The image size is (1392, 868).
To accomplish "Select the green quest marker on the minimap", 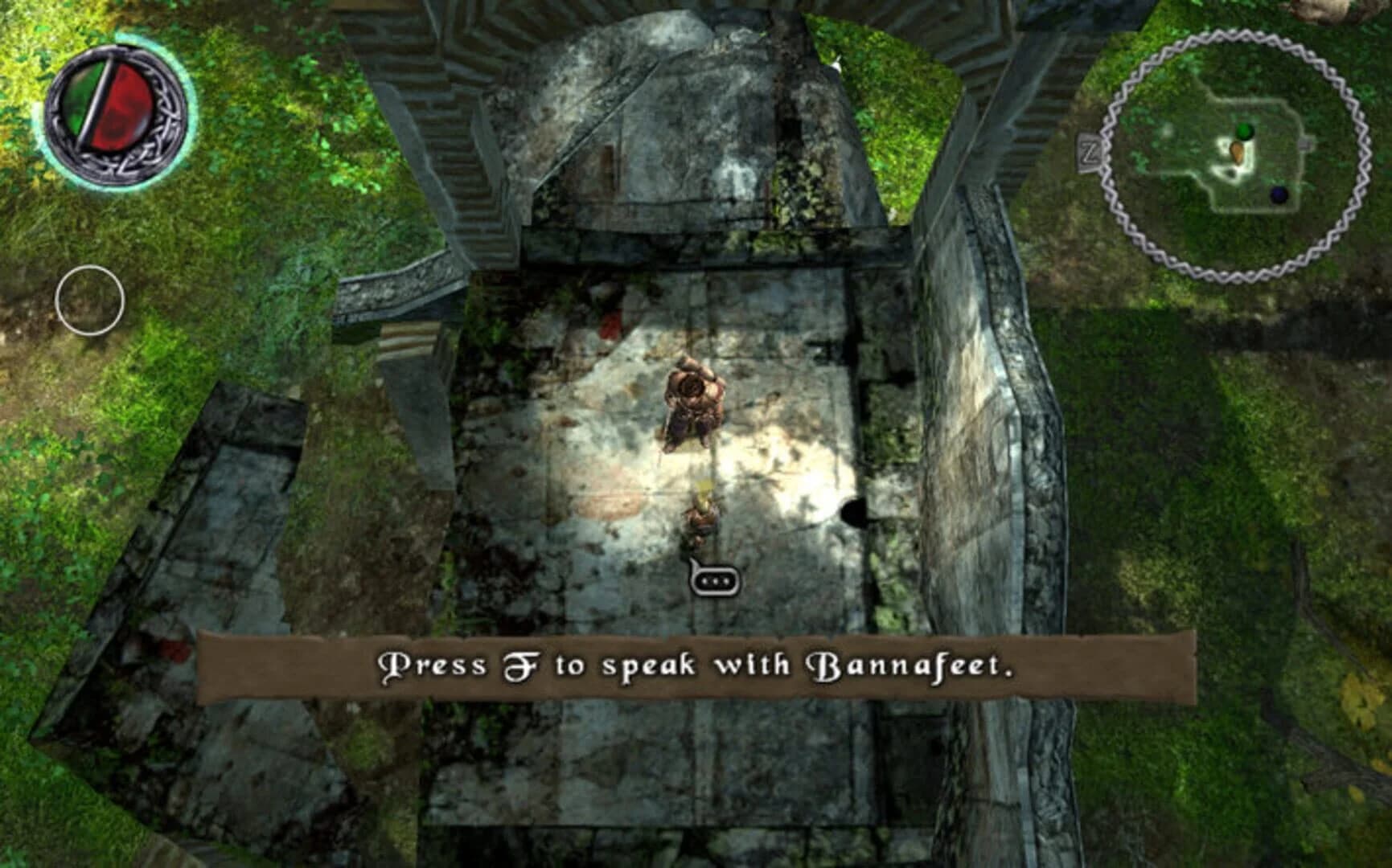I will tap(1244, 130).
